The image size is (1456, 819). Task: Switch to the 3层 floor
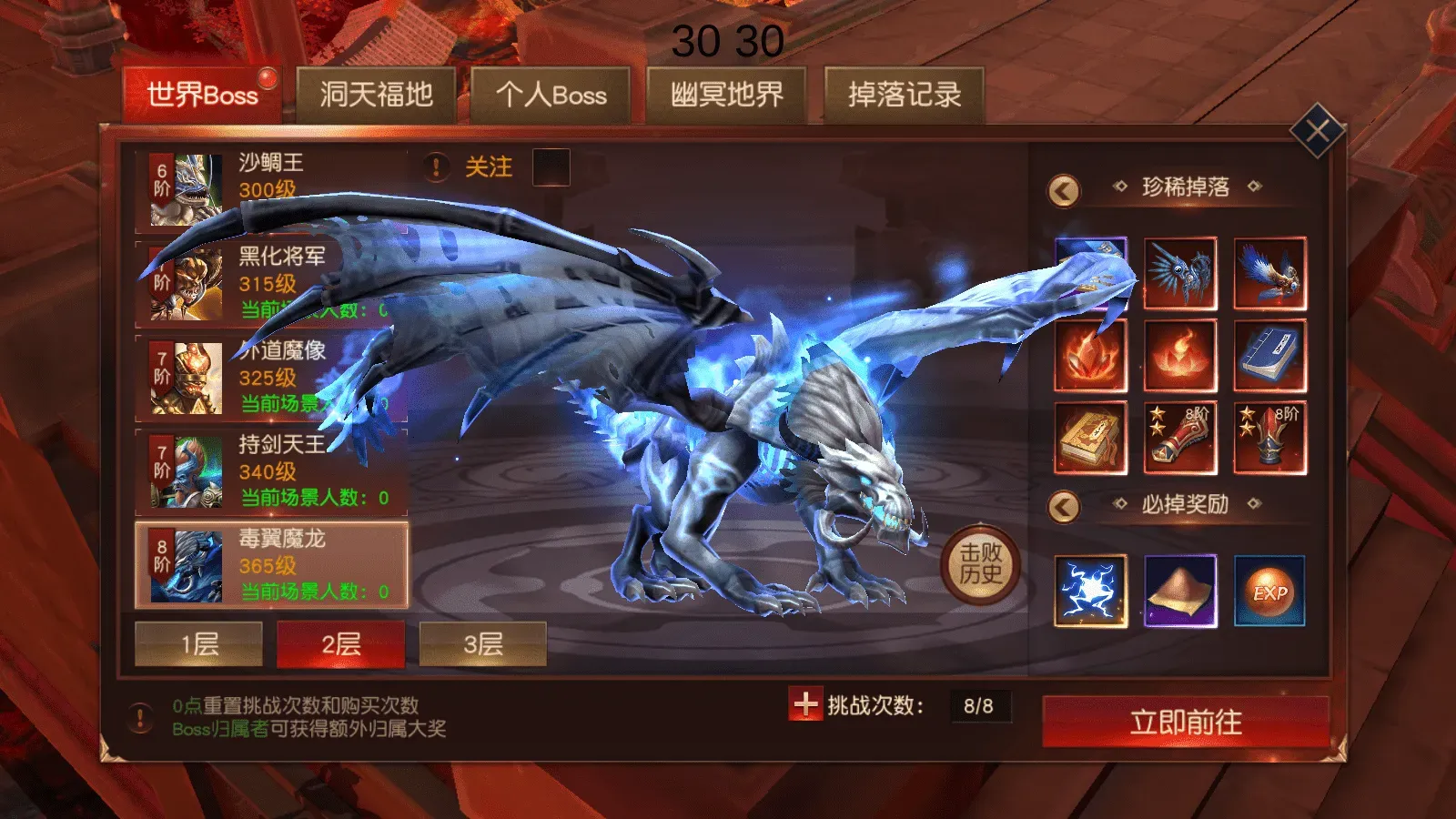pos(481,643)
